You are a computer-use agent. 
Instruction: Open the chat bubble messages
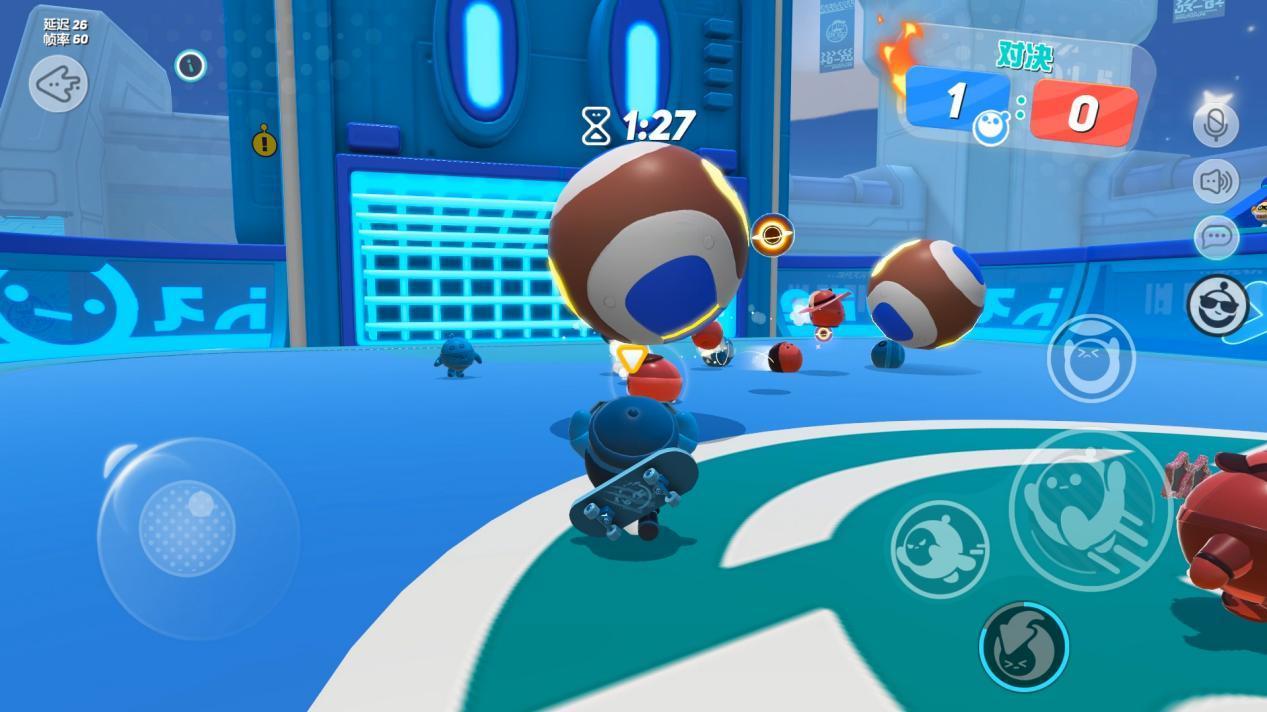coord(1216,237)
